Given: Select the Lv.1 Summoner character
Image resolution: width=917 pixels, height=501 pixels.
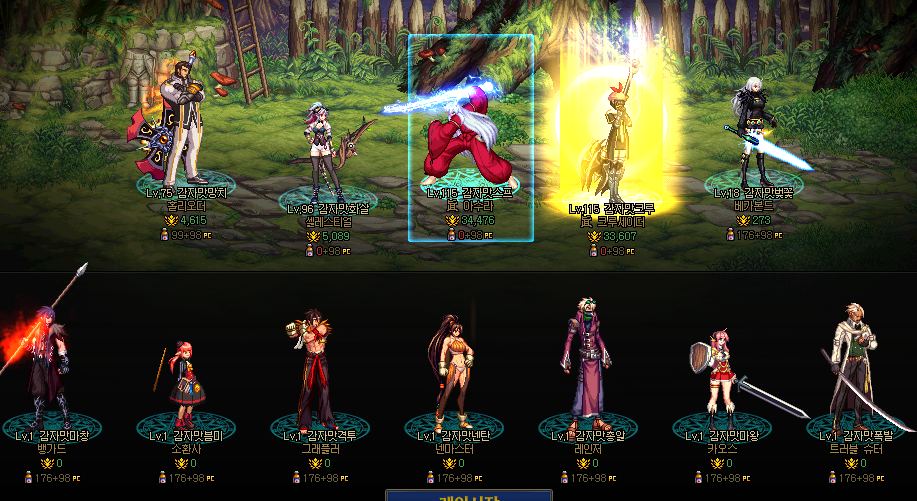Looking at the screenshot, I should pos(182,380).
